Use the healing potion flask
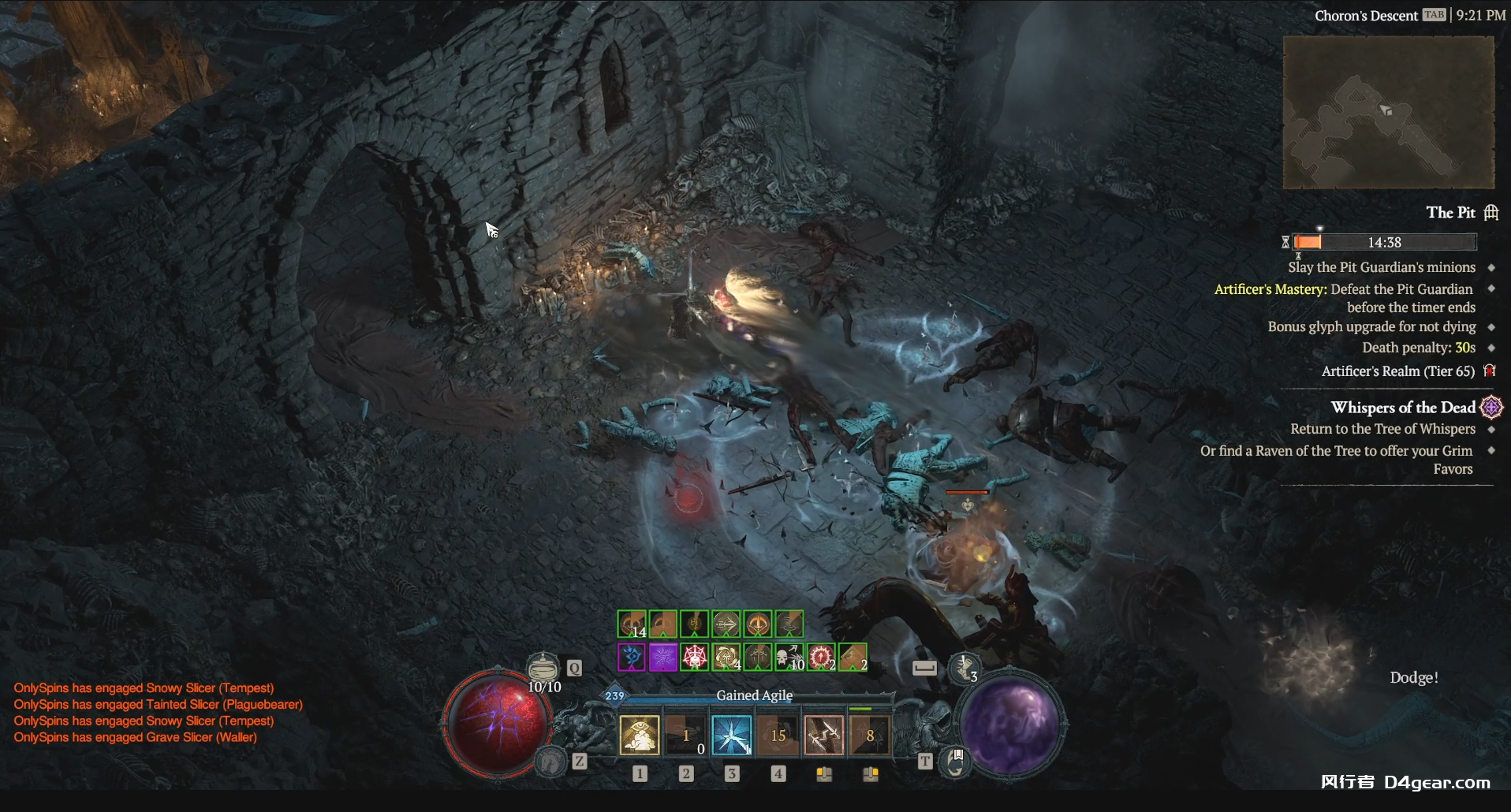 543,669
